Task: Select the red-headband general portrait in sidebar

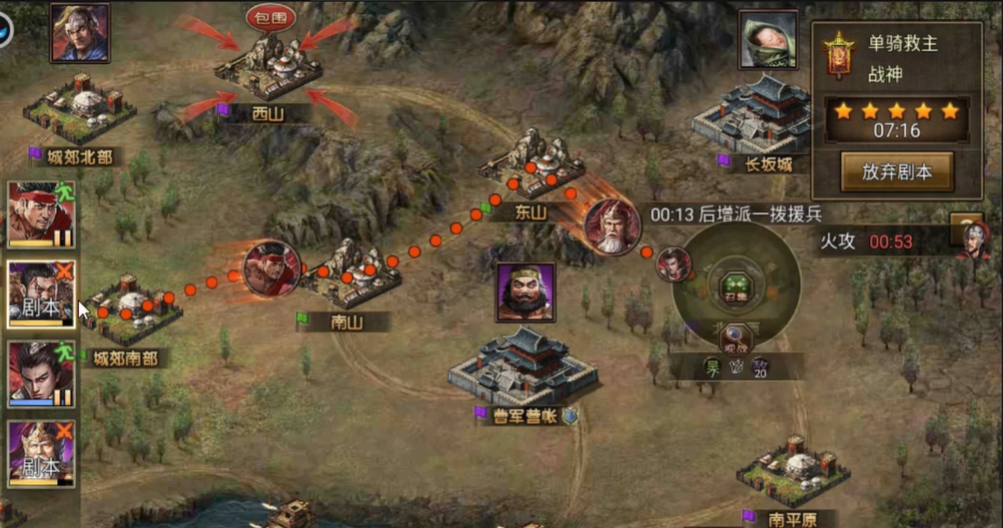Action: click(x=40, y=214)
